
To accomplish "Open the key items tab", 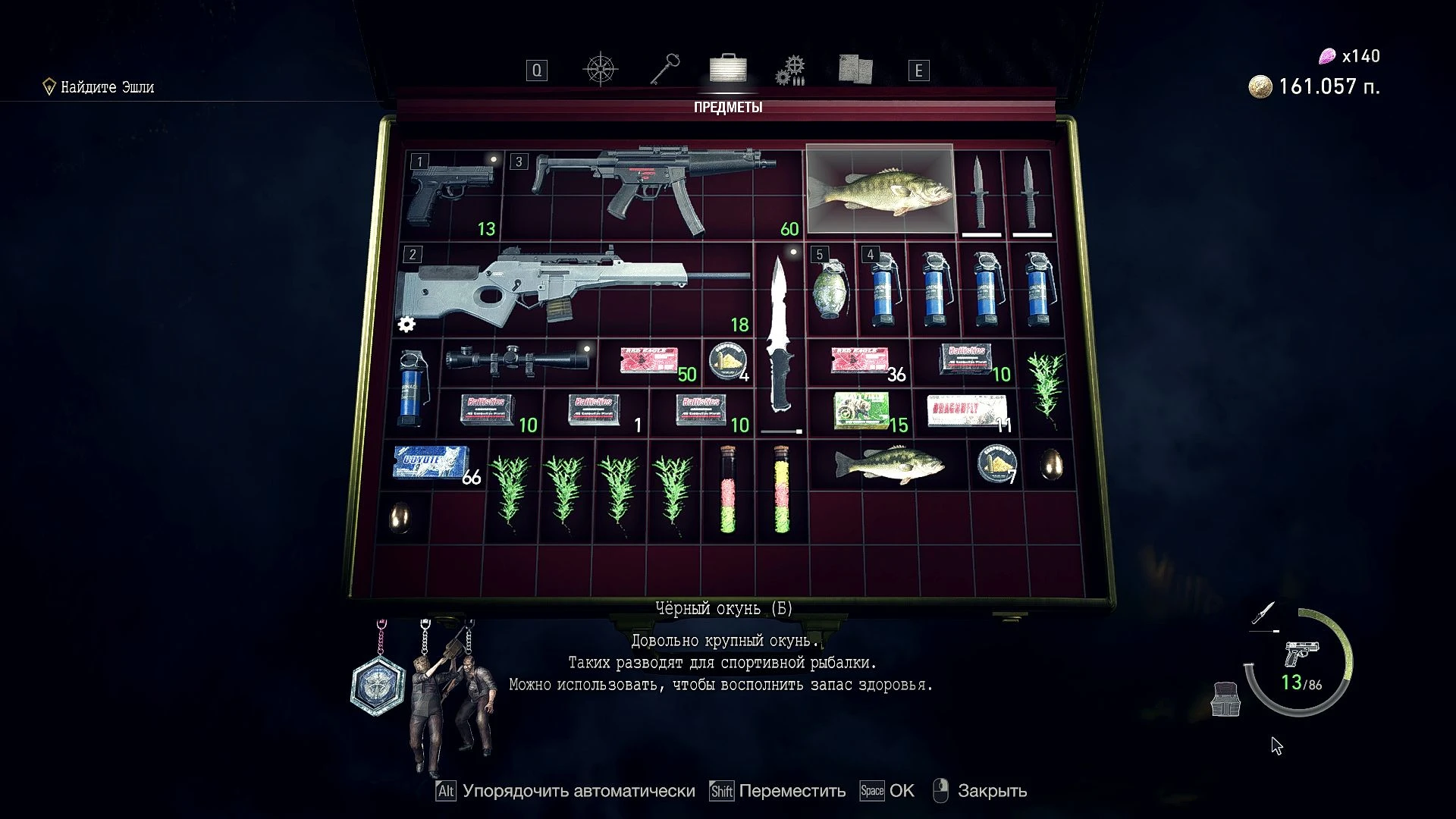I will click(663, 70).
